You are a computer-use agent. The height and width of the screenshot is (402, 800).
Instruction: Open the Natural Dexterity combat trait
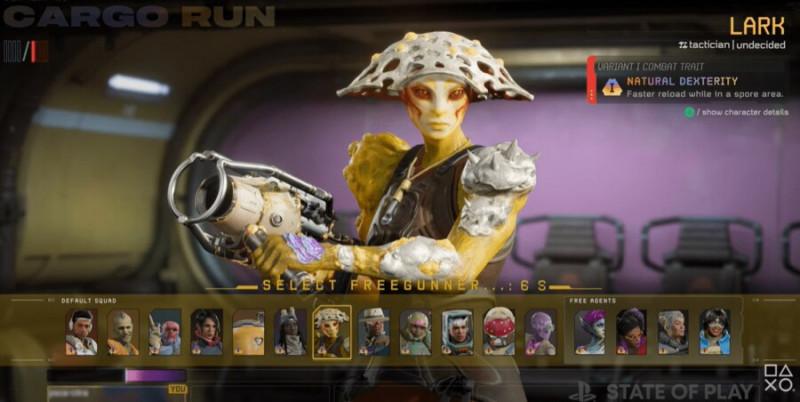coord(682,81)
